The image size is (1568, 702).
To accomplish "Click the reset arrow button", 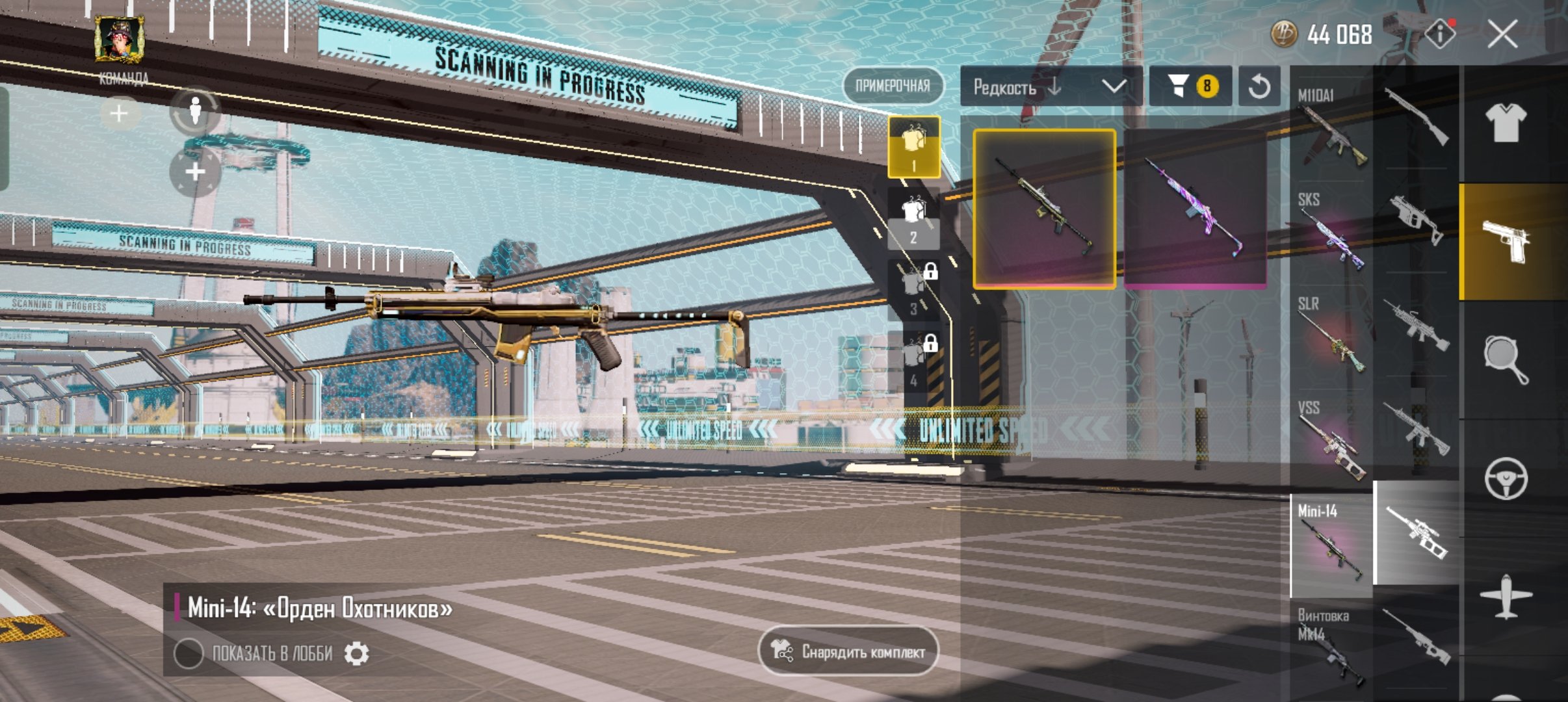I will click(x=1259, y=86).
